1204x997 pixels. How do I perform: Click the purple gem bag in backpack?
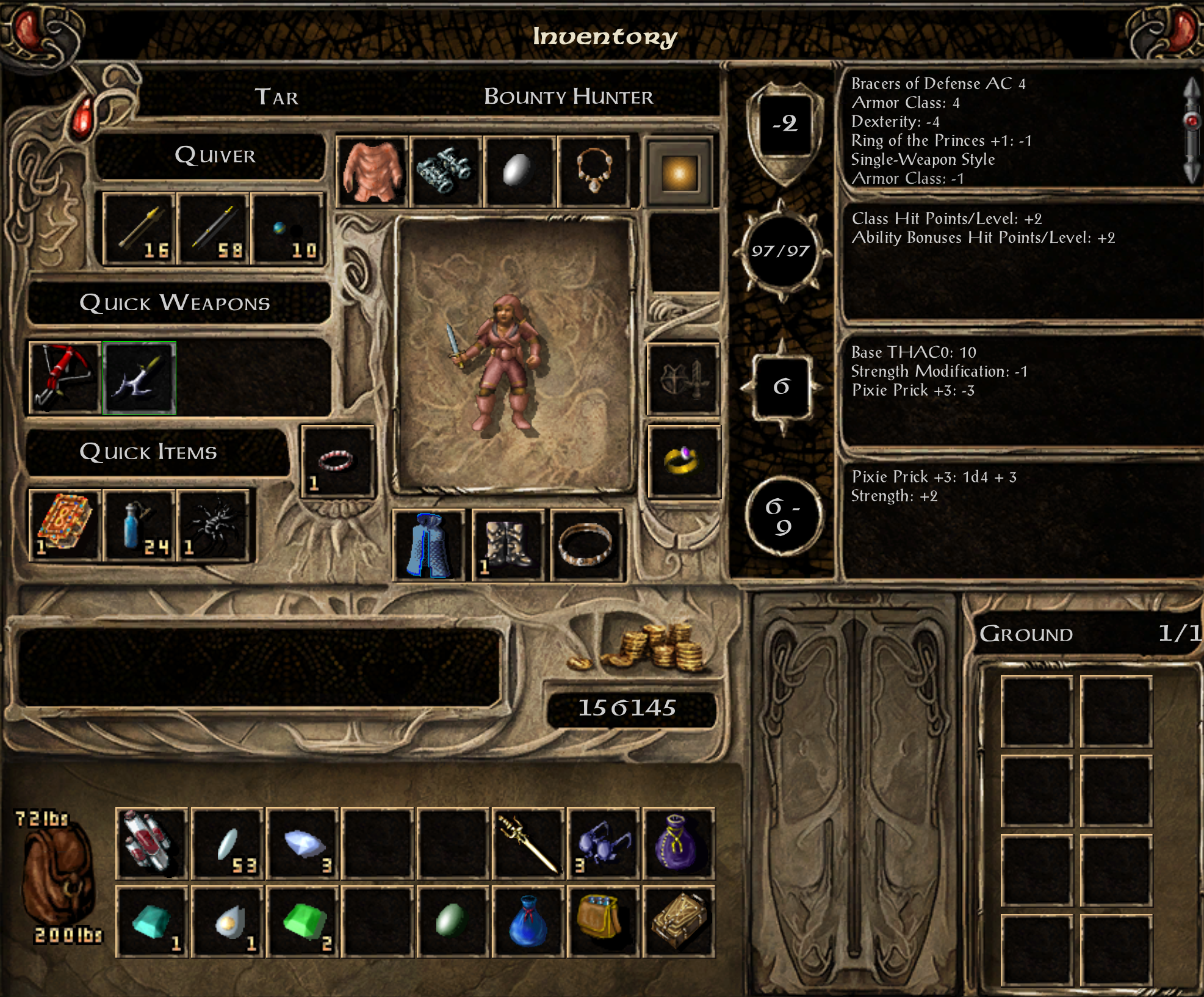pos(678,844)
